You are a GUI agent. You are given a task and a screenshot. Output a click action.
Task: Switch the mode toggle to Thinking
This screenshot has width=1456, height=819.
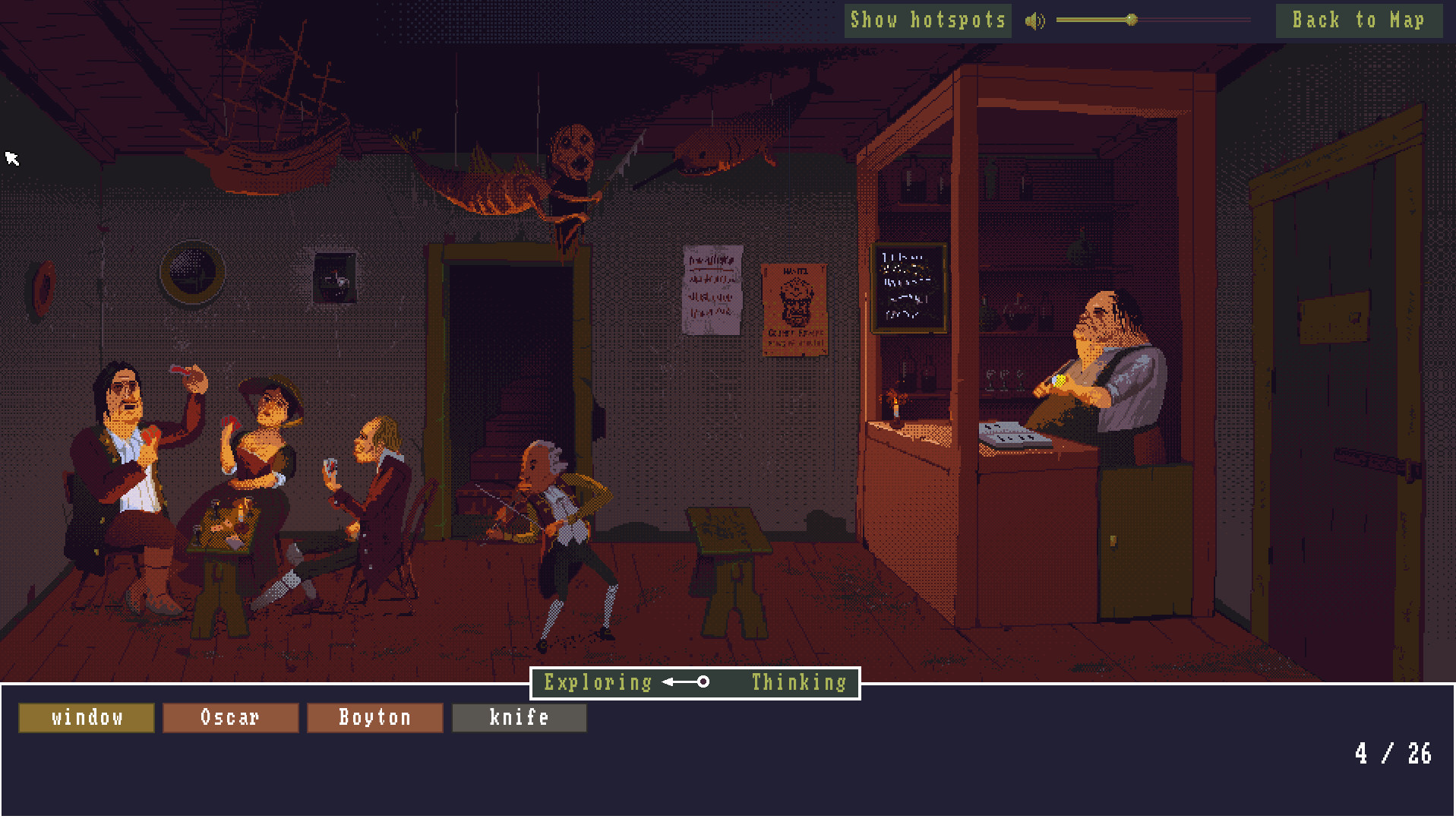797,682
